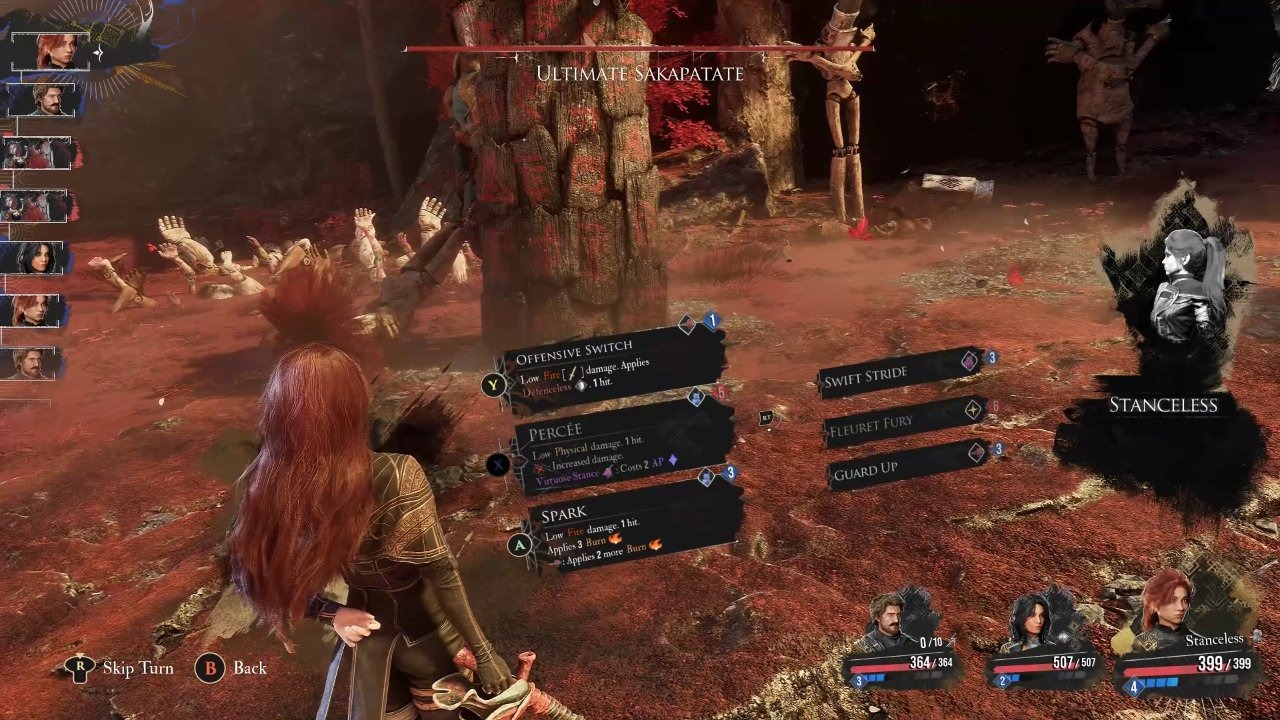The width and height of the screenshot is (1280, 720).
Task: Go Back from skill menu
Action: pos(232,668)
